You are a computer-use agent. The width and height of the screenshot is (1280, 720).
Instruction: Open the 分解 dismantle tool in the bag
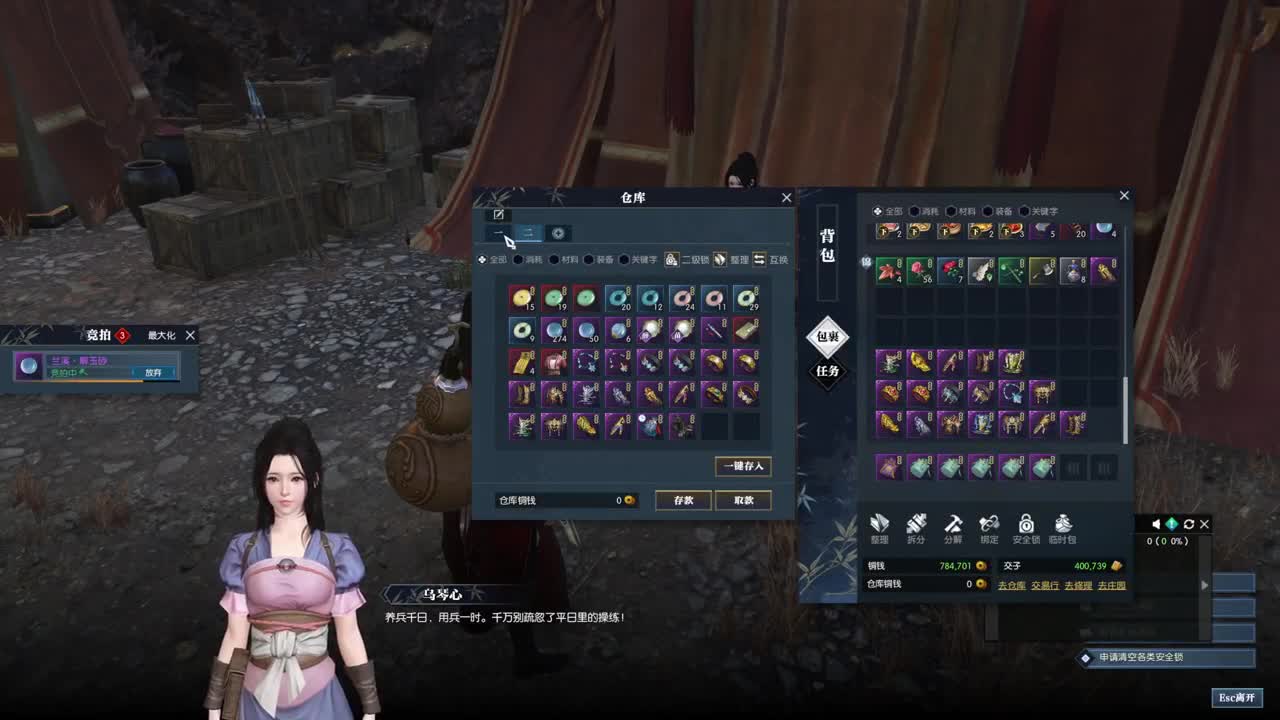(953, 528)
